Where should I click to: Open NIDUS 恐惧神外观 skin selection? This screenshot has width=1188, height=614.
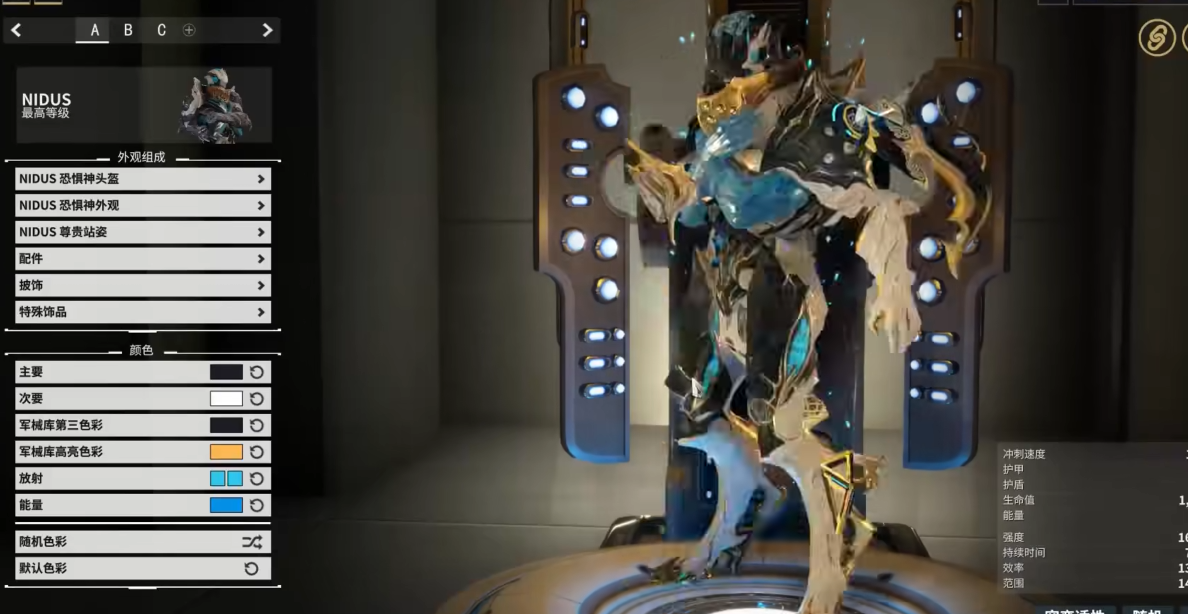(x=143, y=205)
